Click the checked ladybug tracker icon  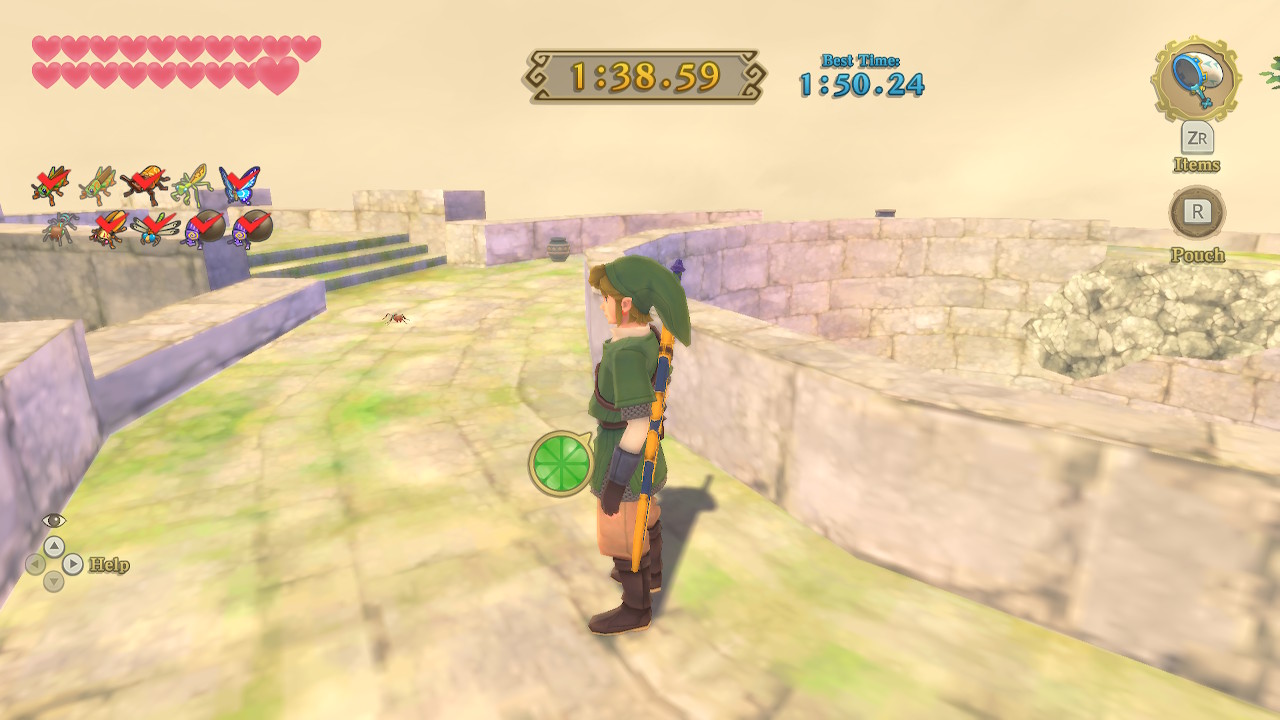point(108,228)
